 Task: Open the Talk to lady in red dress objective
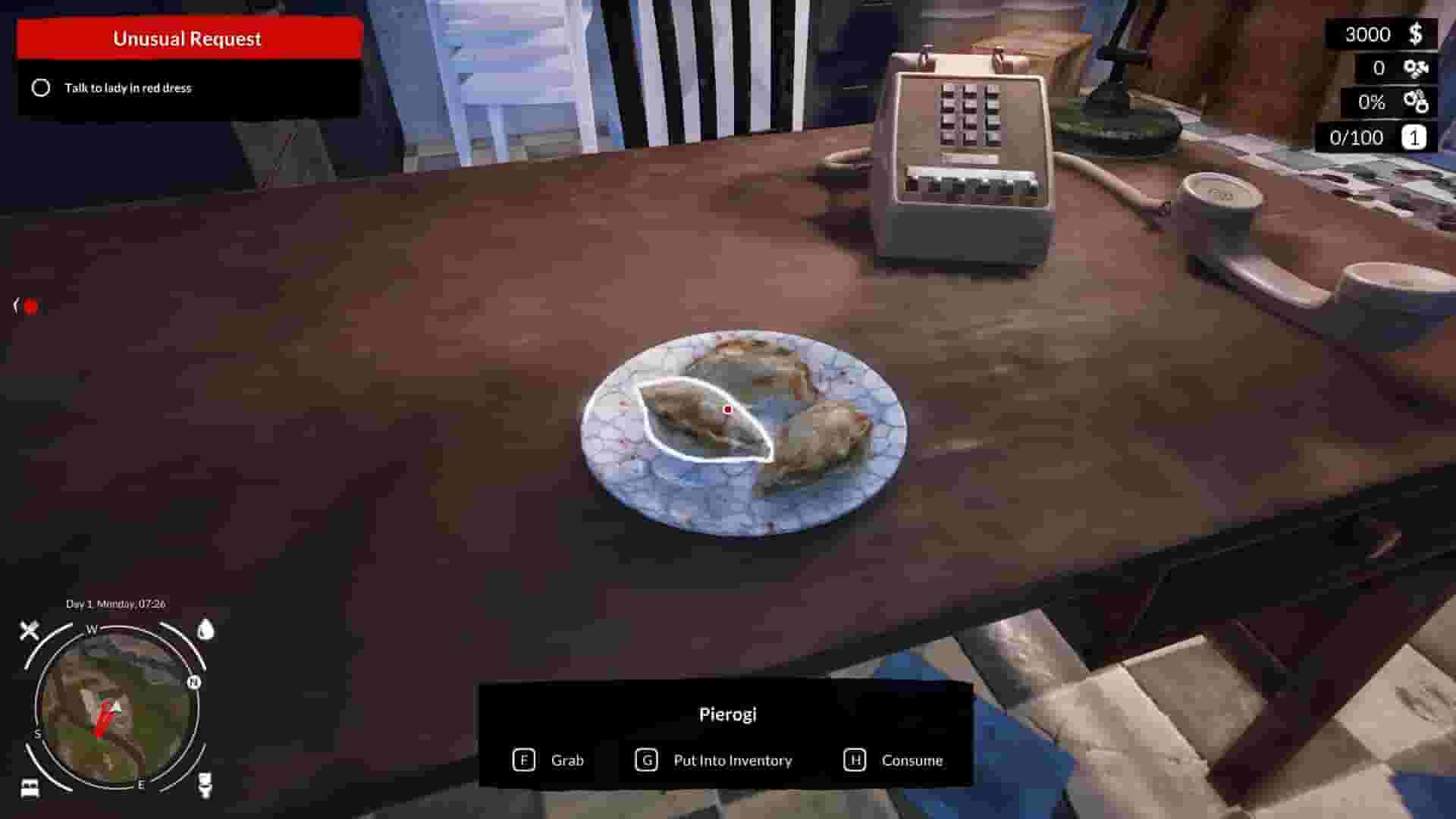(127, 88)
